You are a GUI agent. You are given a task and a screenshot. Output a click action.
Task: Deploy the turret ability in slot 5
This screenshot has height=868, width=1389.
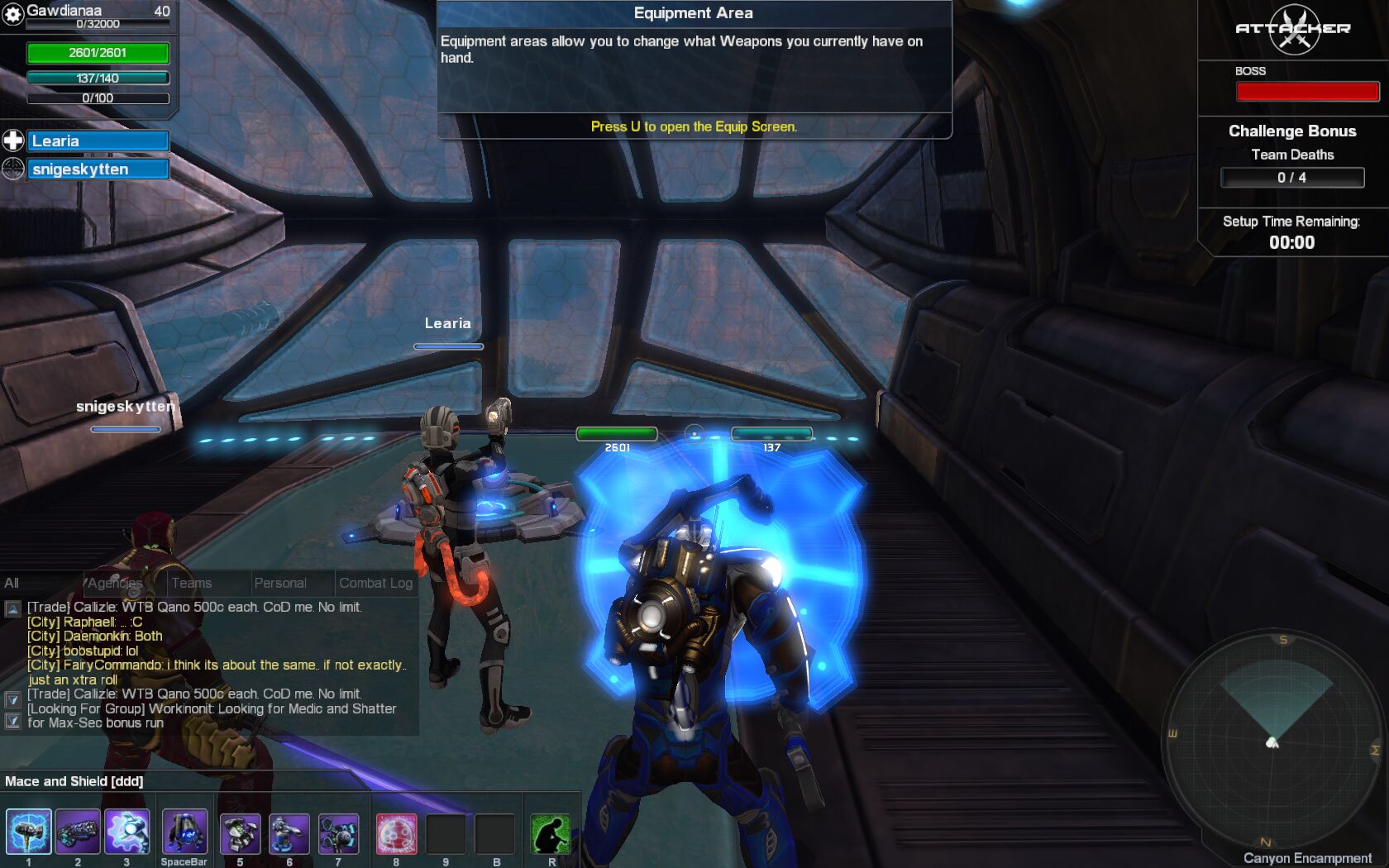click(241, 834)
